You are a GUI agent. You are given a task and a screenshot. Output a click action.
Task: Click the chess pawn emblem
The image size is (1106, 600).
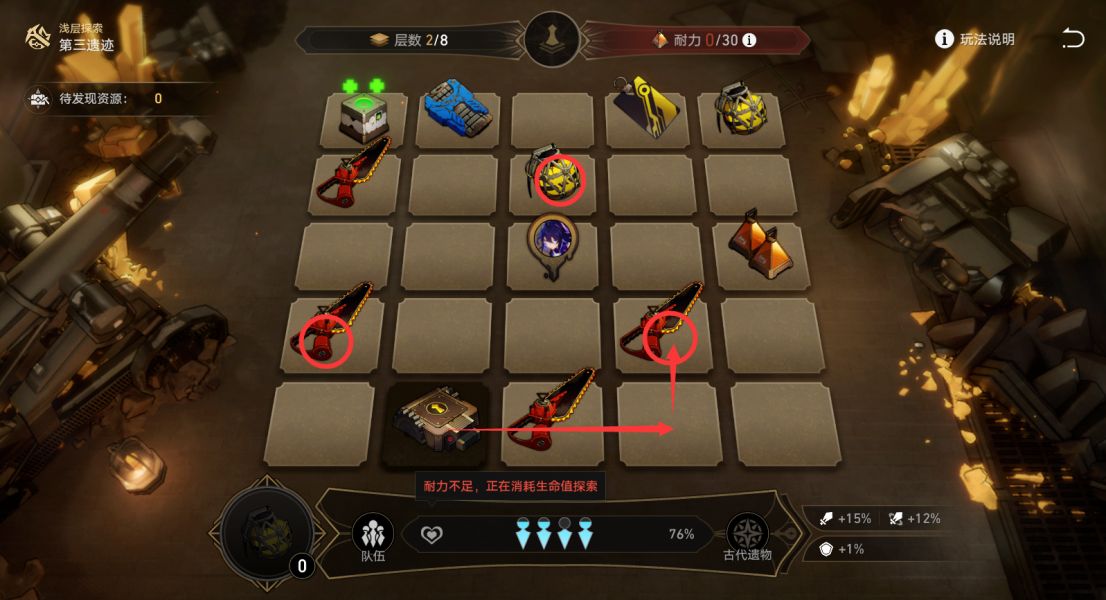pos(552,40)
